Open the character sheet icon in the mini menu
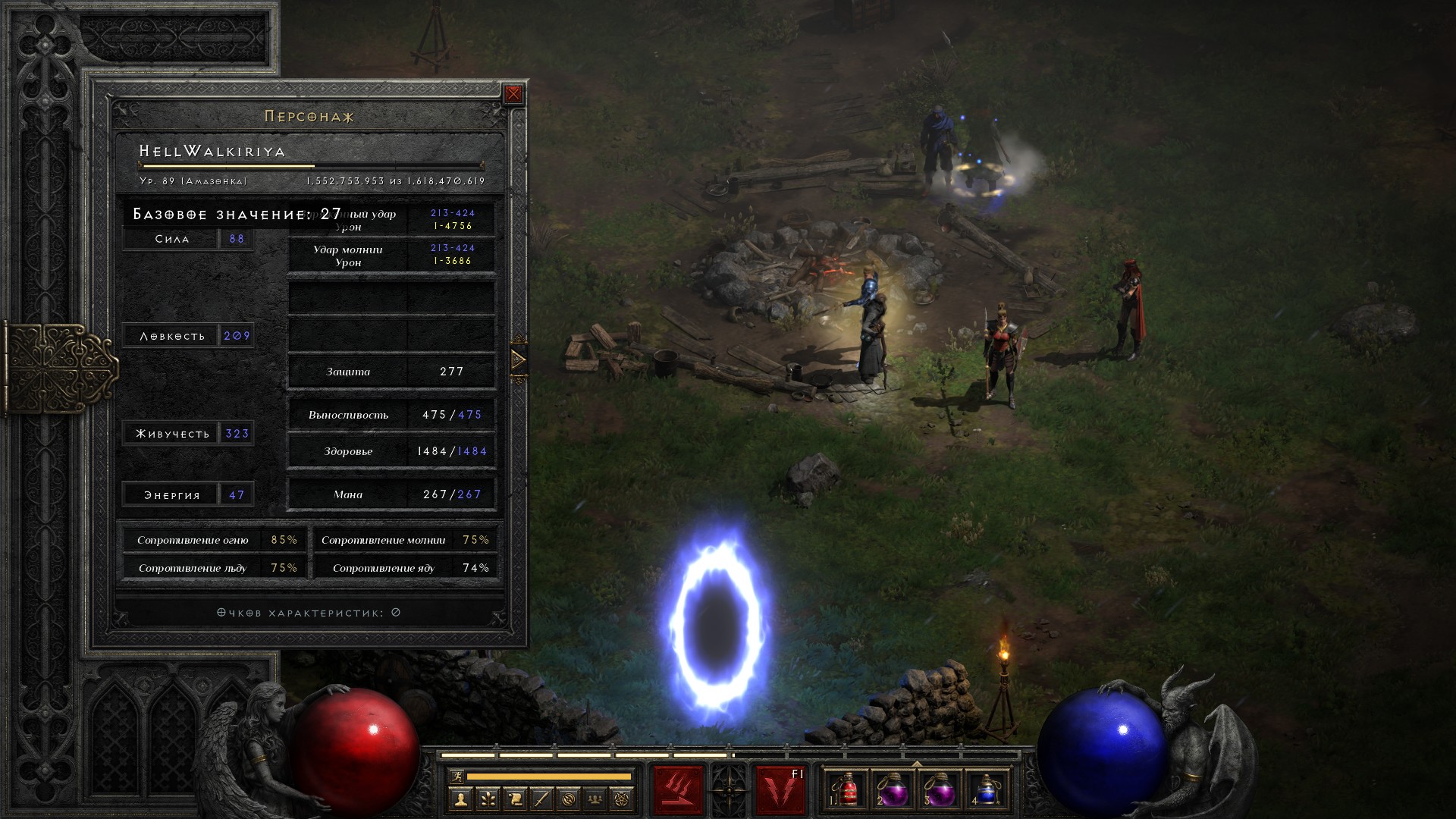 tap(460, 799)
